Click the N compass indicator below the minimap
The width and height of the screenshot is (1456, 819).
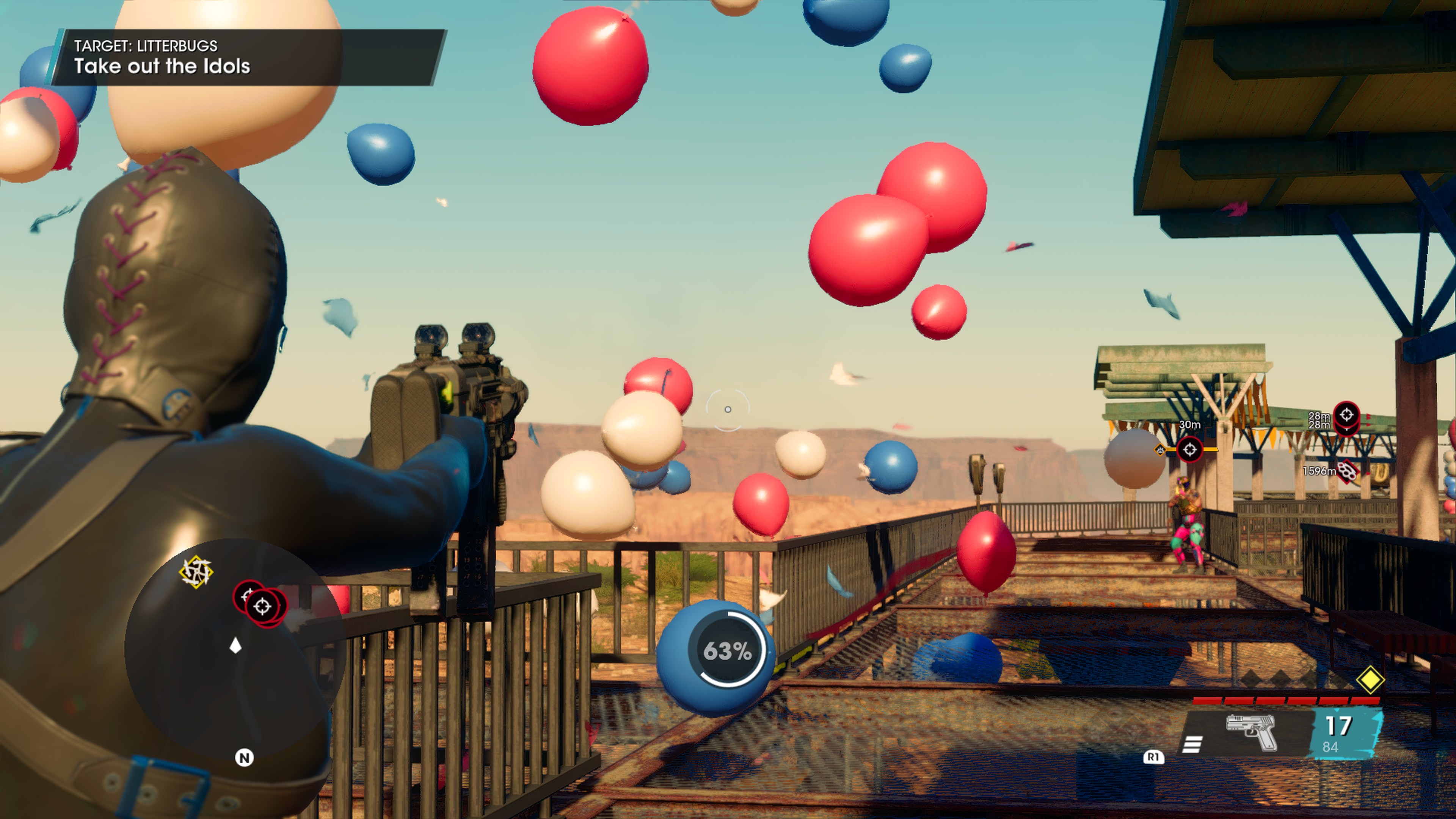coord(244,758)
